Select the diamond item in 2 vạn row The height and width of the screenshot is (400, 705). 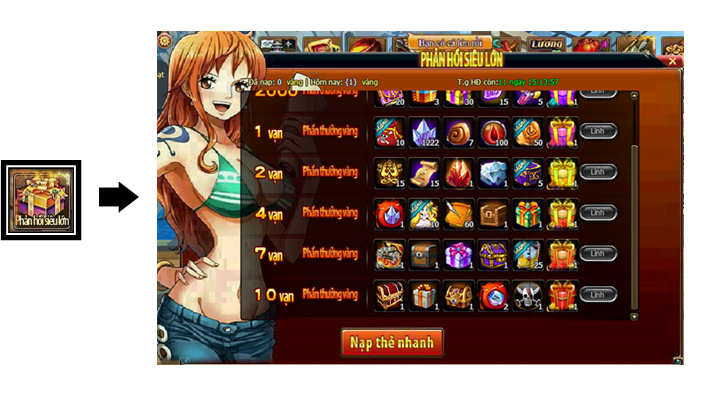click(494, 172)
